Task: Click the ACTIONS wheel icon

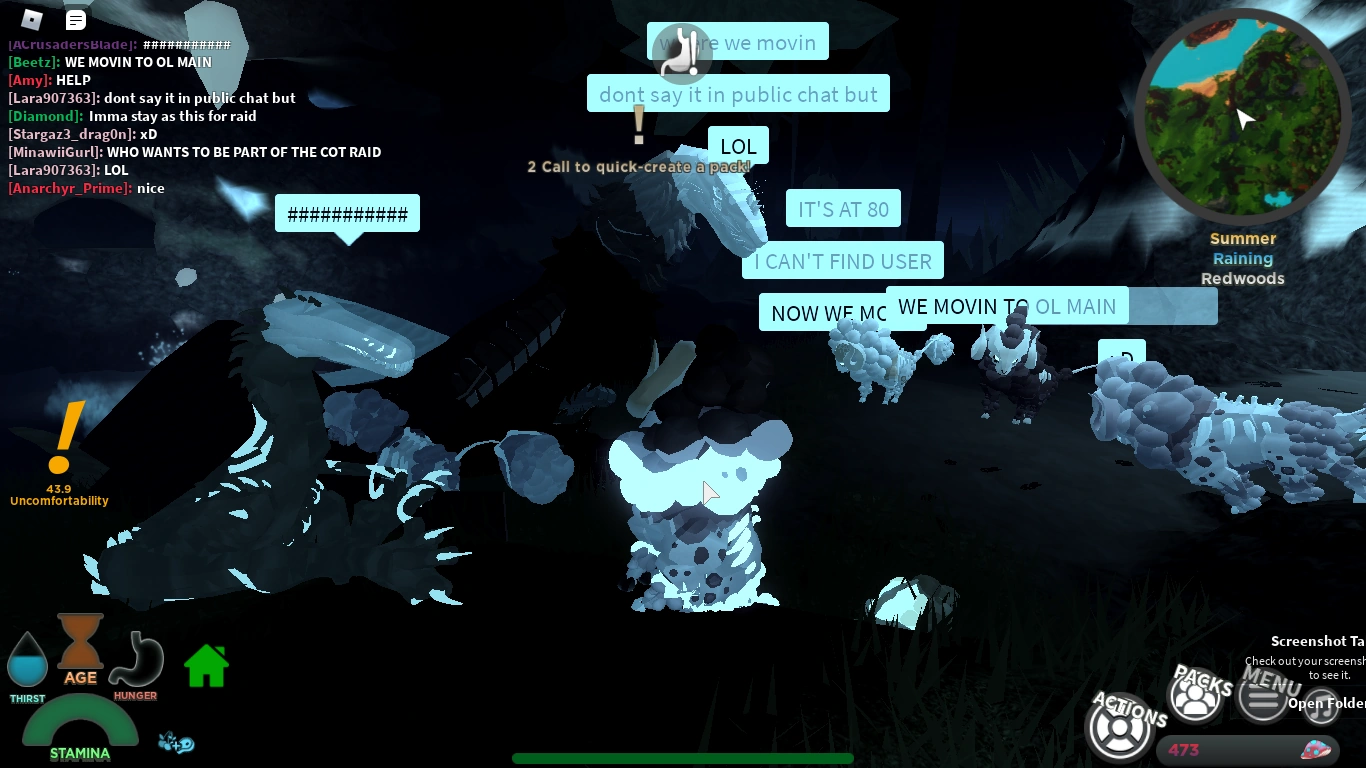Action: click(x=1120, y=727)
